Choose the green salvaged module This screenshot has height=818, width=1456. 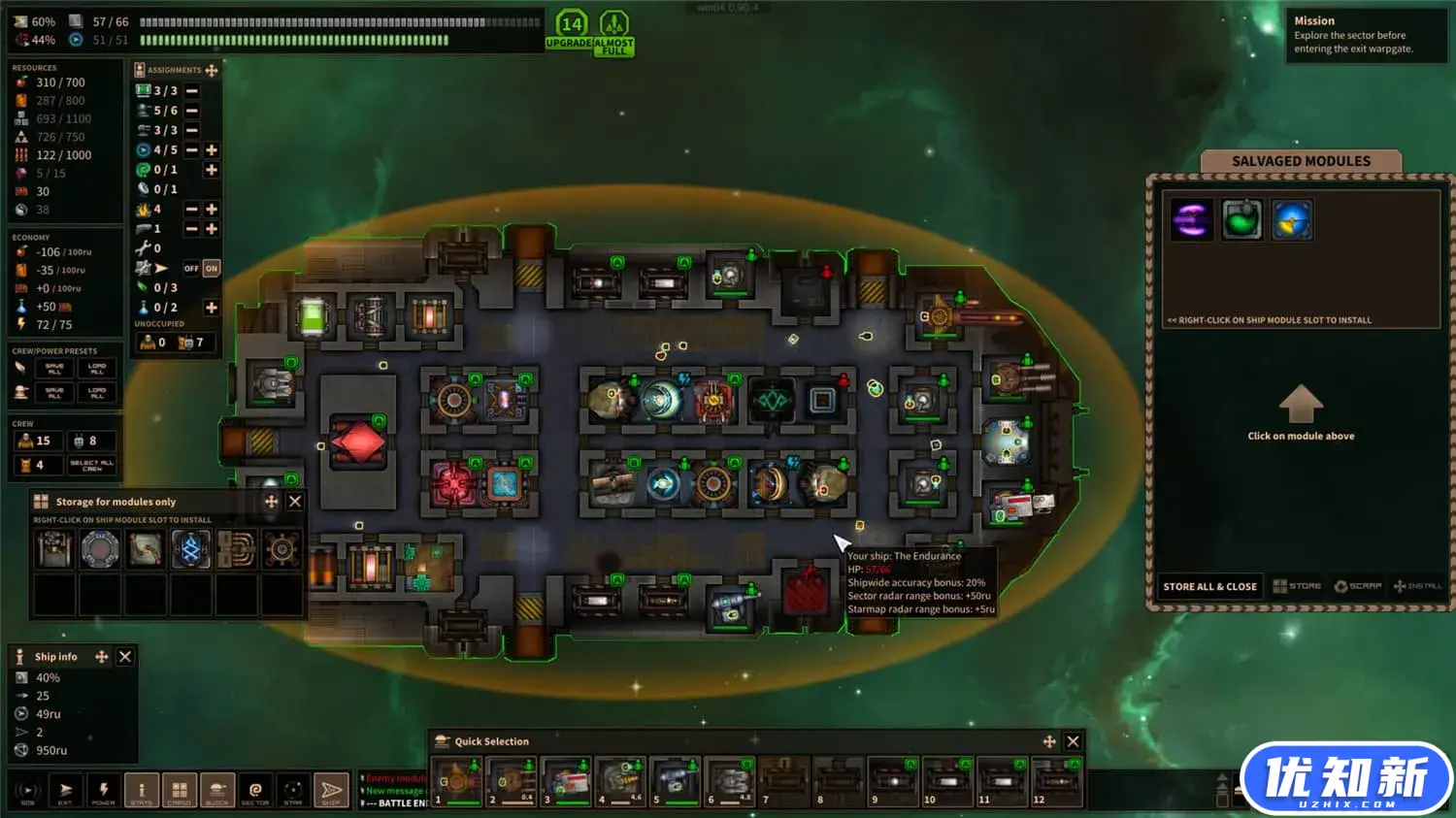point(1241,219)
